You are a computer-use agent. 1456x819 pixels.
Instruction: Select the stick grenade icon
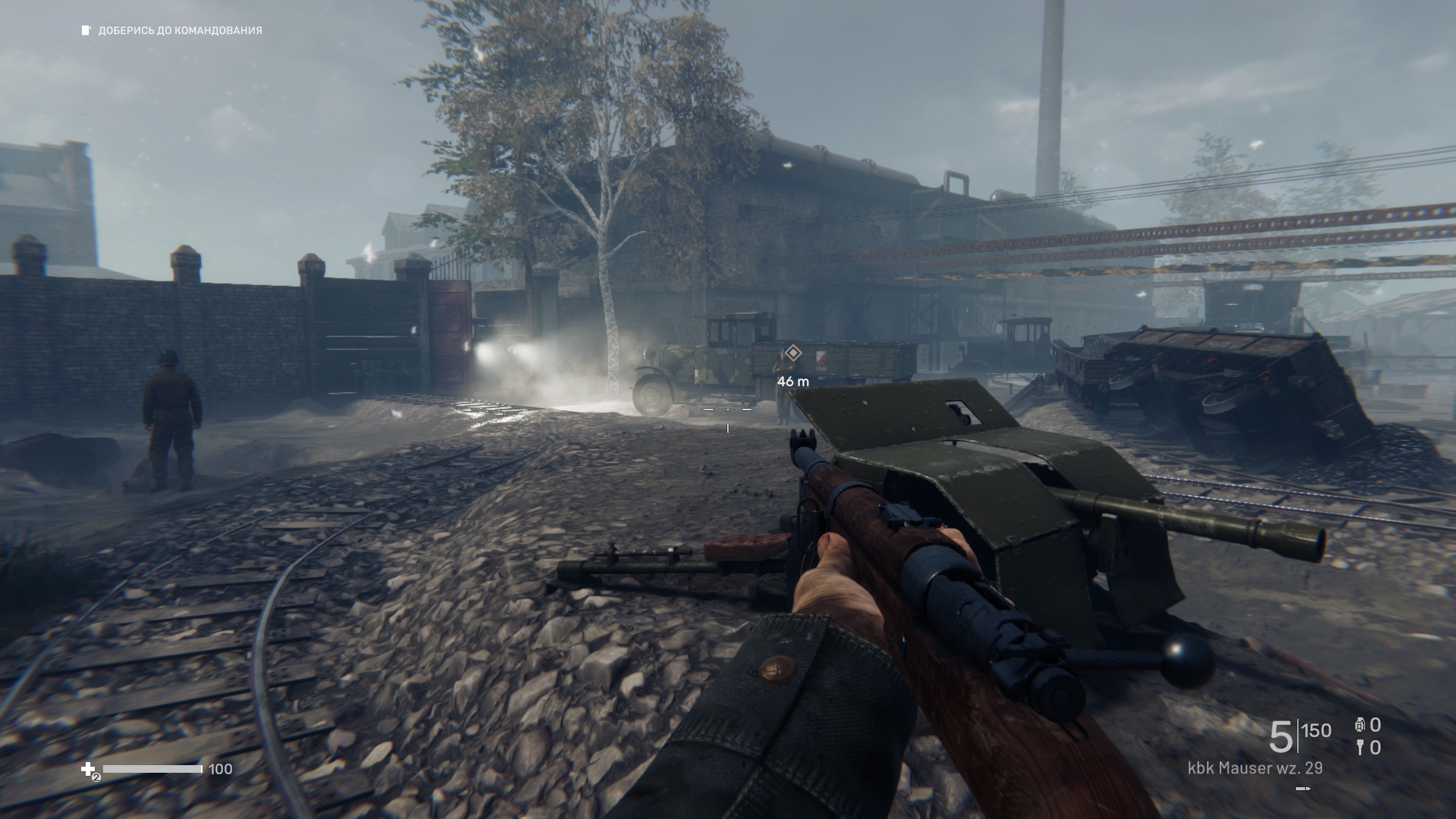click(1360, 748)
